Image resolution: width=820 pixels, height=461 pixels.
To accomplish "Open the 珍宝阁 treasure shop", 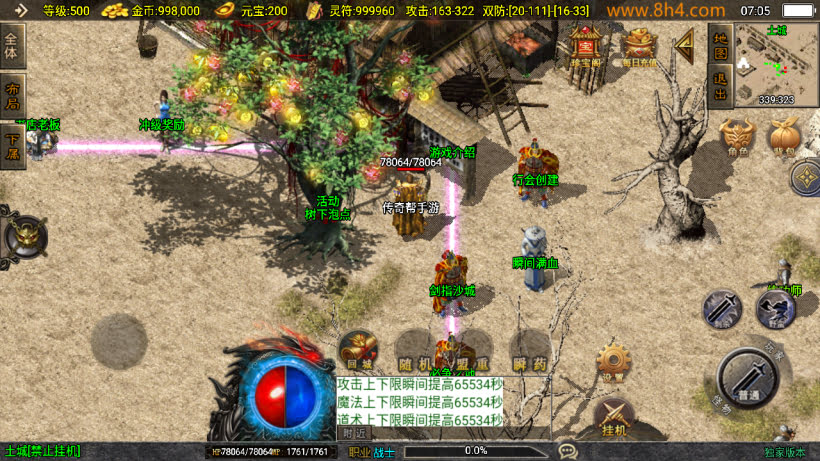I will tap(584, 46).
